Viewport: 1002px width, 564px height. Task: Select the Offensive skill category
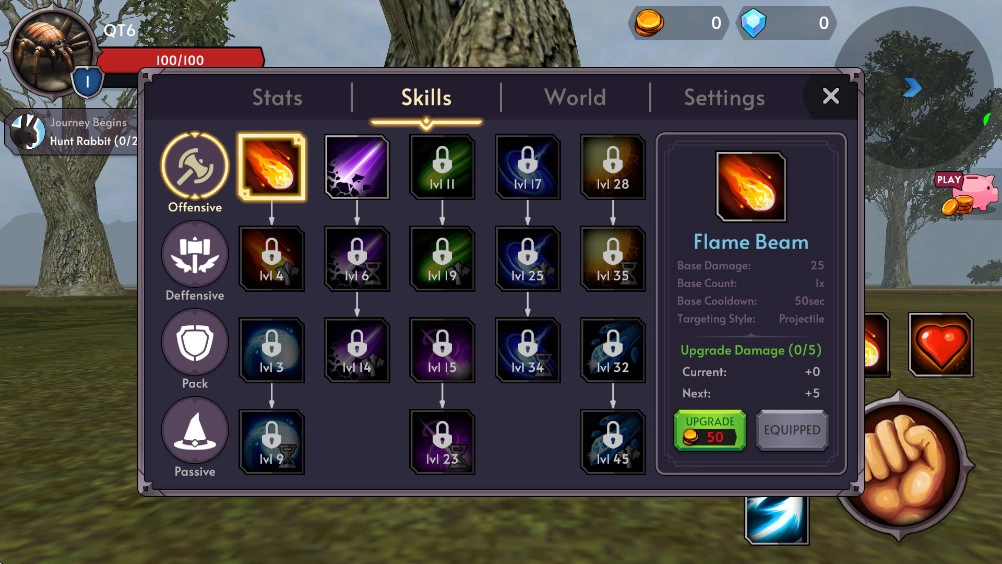pos(195,167)
